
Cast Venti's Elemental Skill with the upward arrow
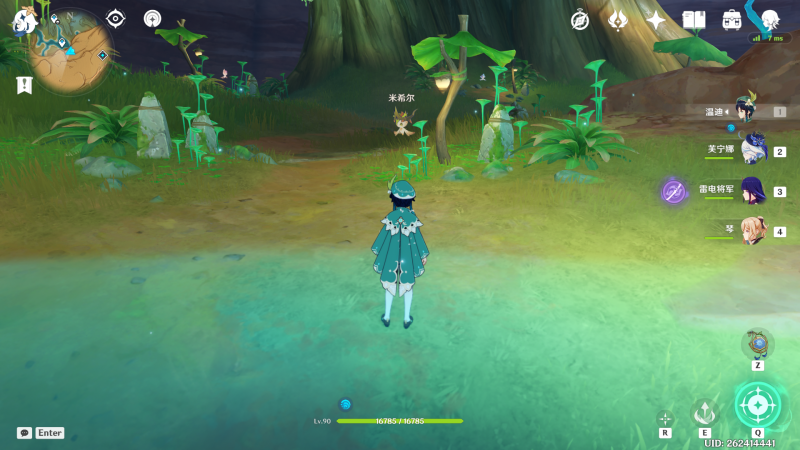click(705, 412)
